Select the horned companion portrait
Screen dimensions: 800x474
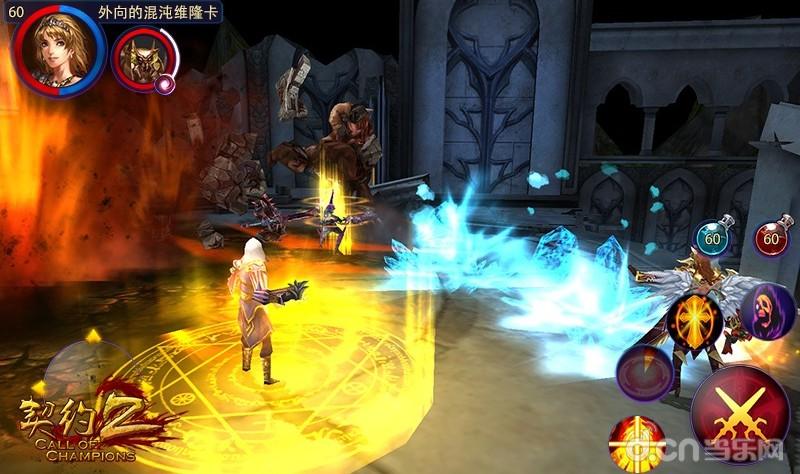click(143, 57)
